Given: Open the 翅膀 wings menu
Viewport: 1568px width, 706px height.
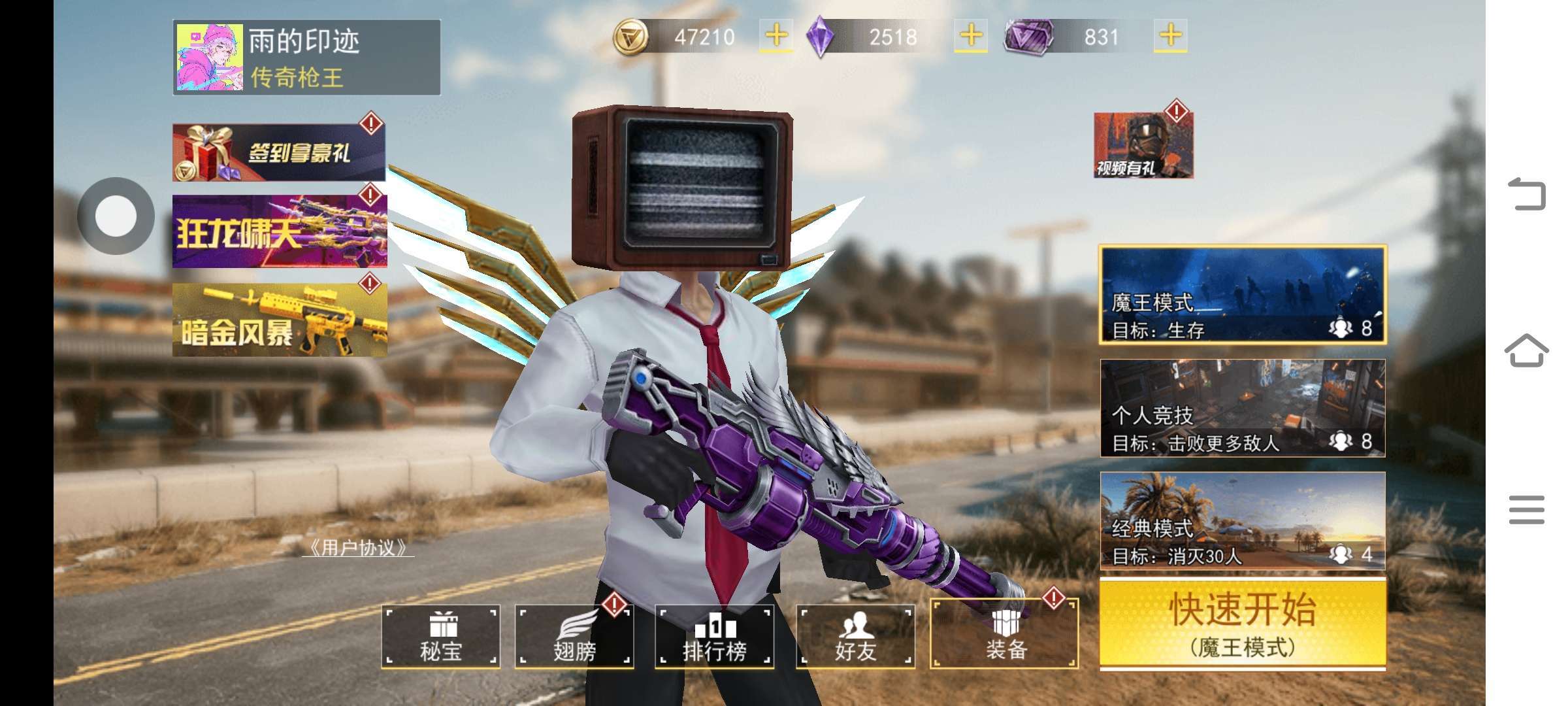Looking at the screenshot, I should 574,637.
